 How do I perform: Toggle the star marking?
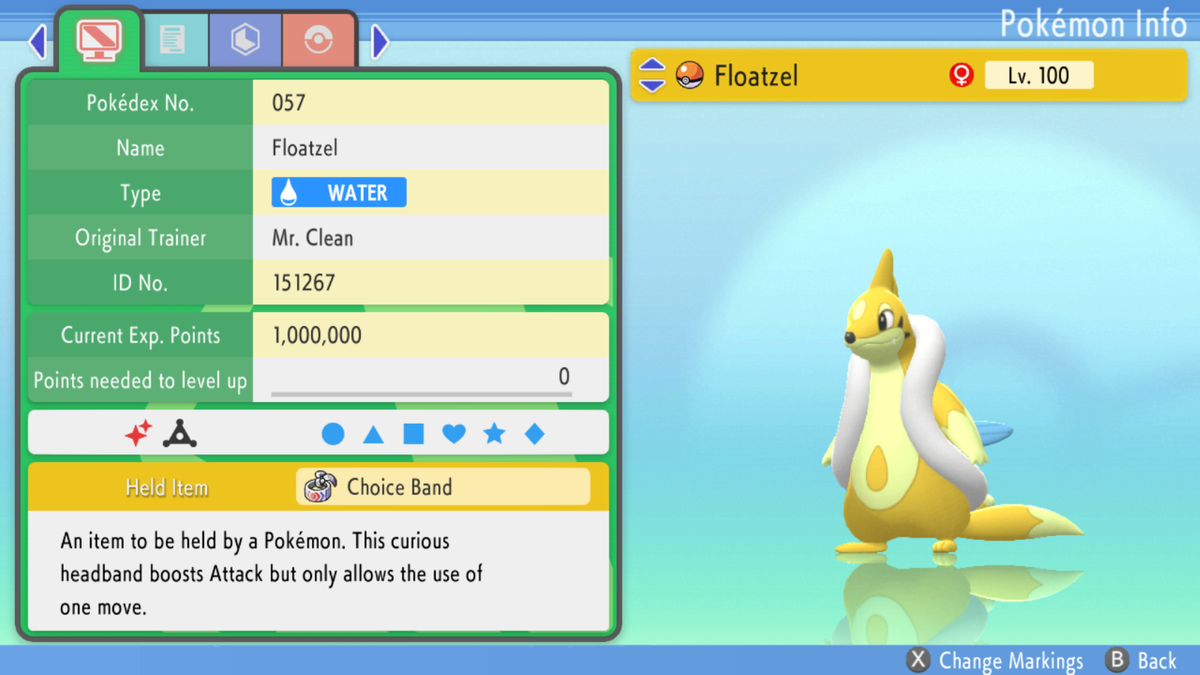(494, 434)
